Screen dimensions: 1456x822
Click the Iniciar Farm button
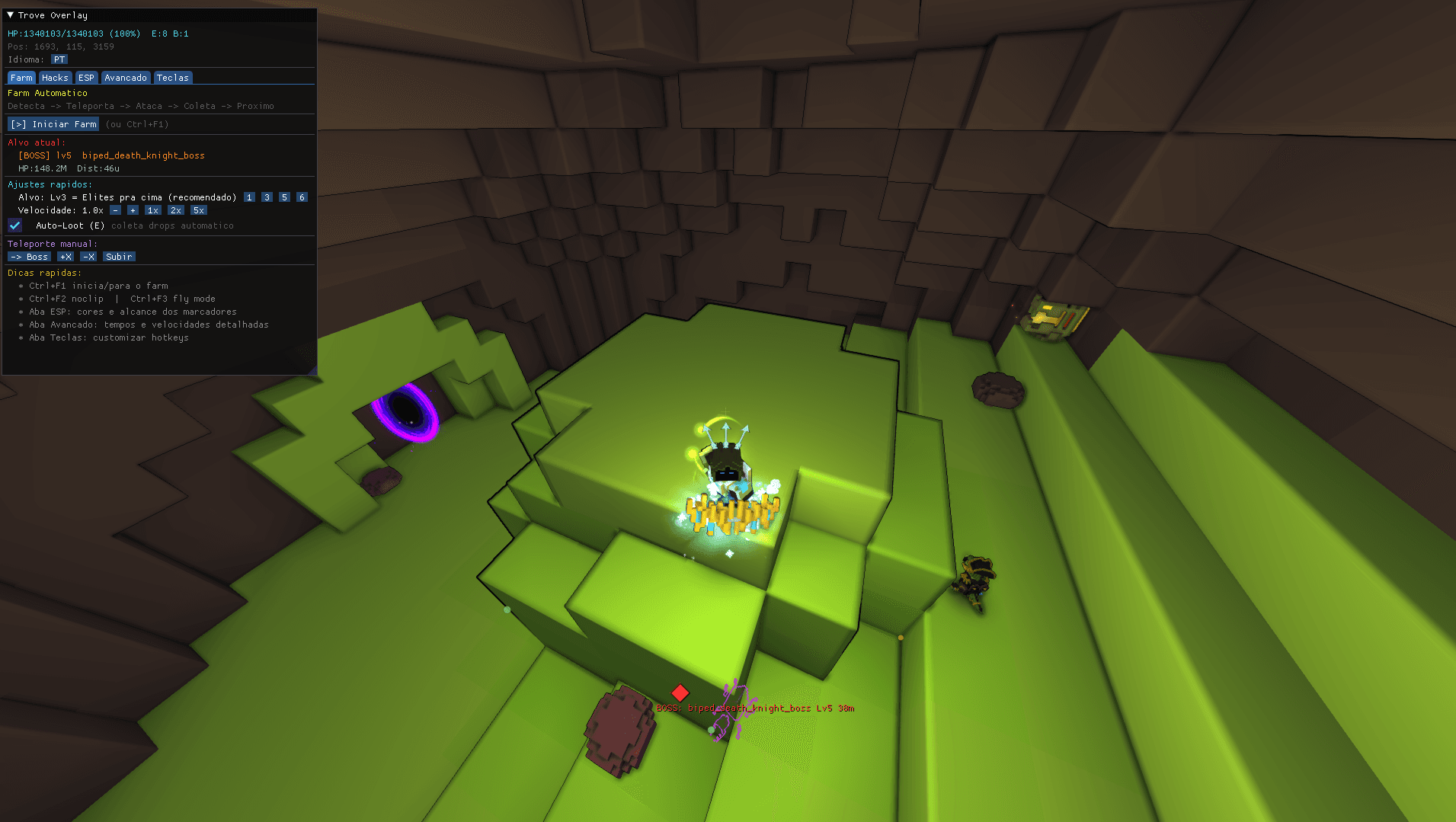[x=53, y=123]
